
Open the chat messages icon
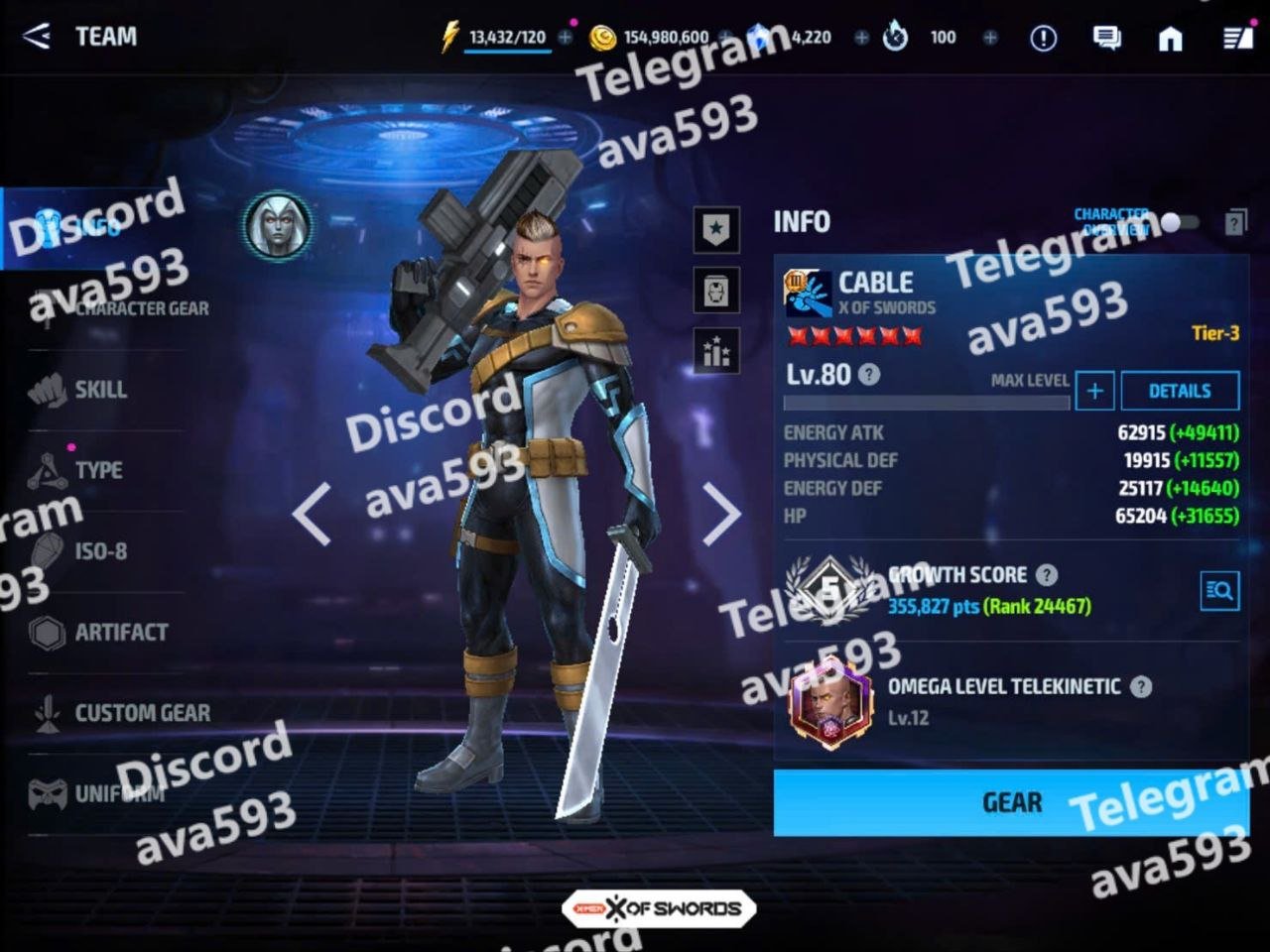click(x=1106, y=38)
